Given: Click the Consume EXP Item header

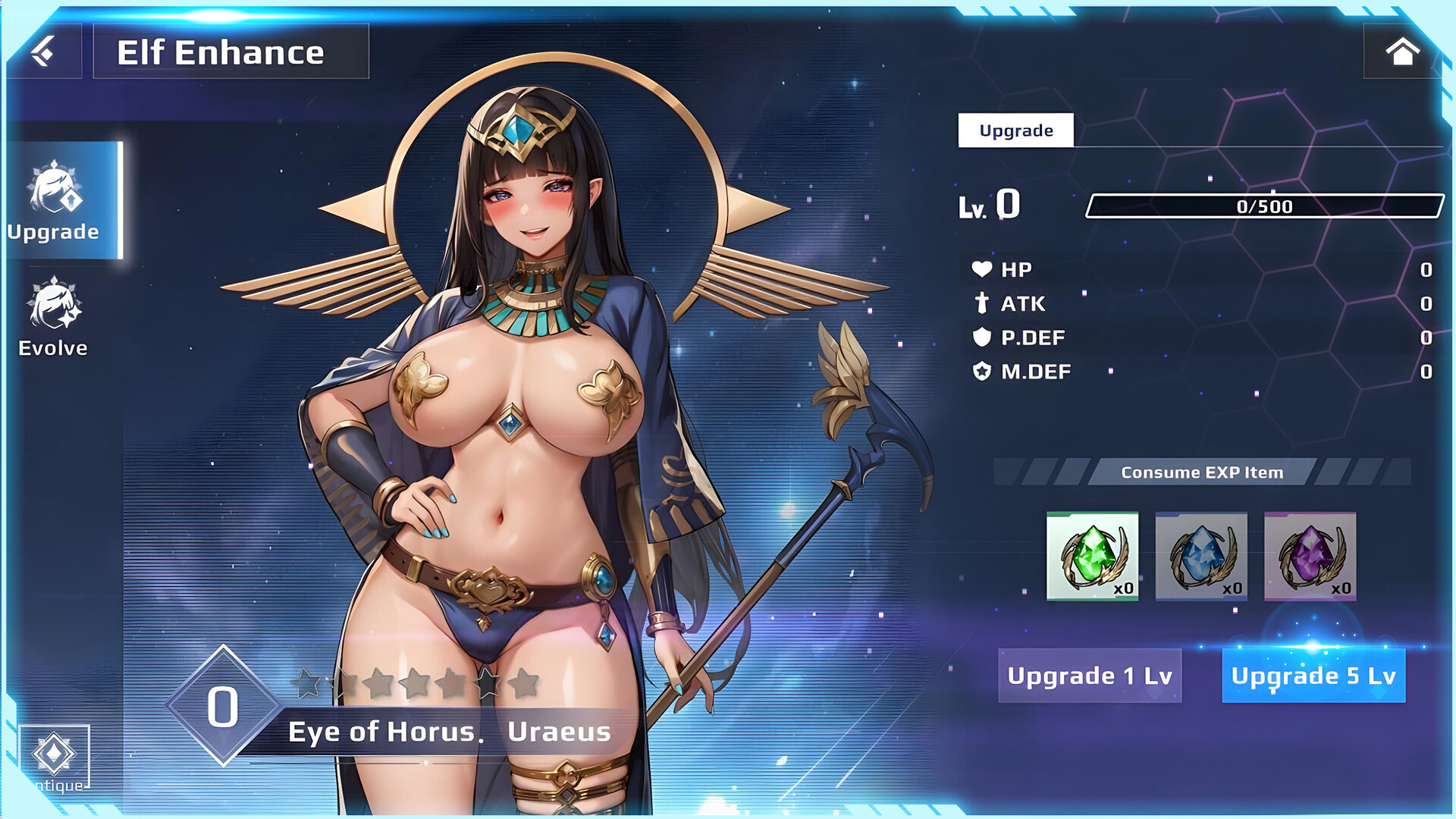Looking at the screenshot, I should (1202, 471).
